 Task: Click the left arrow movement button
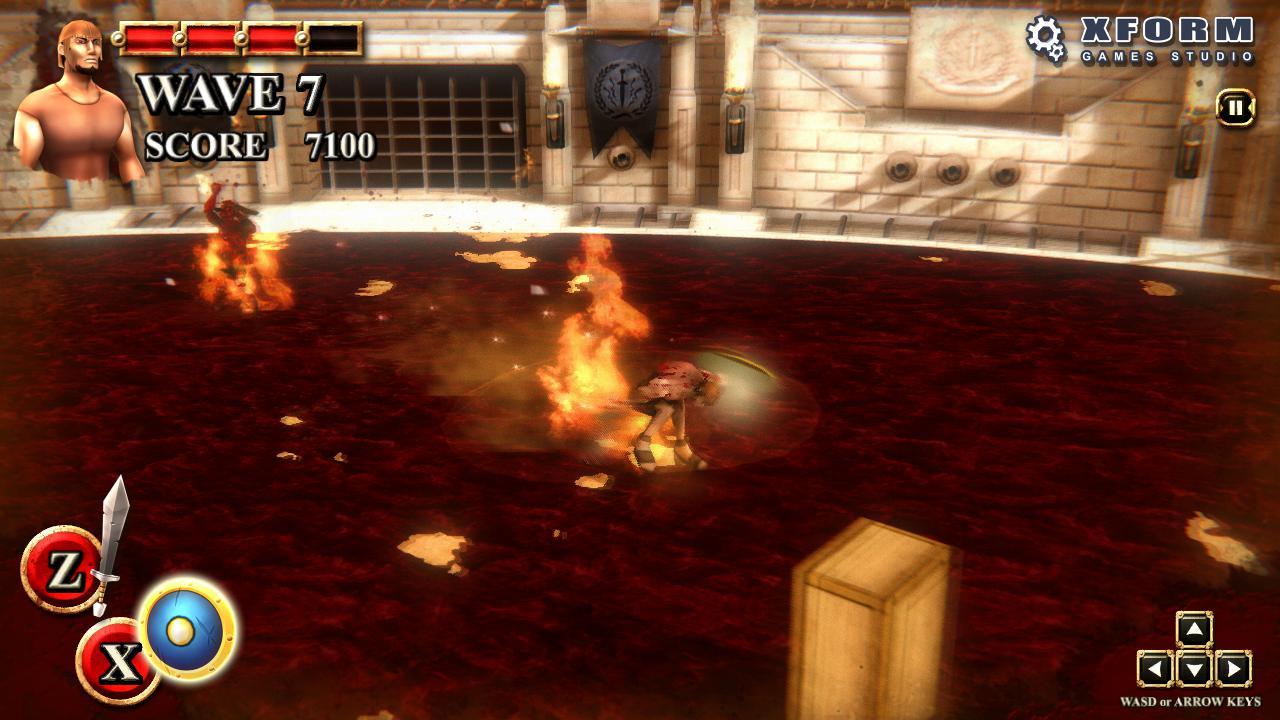pyautogui.click(x=1156, y=668)
